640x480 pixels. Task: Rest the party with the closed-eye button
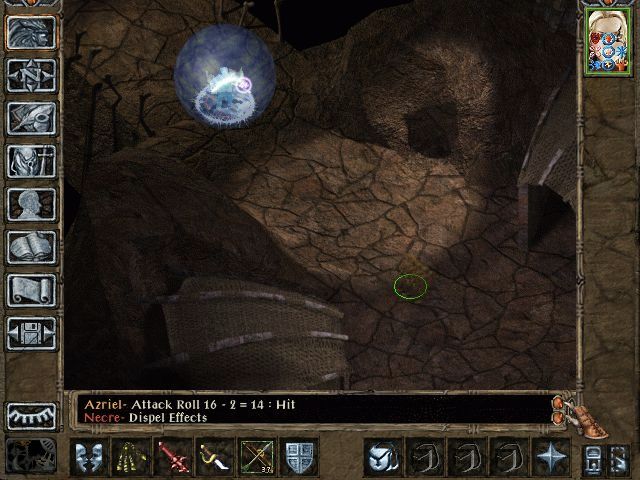pos(31,416)
